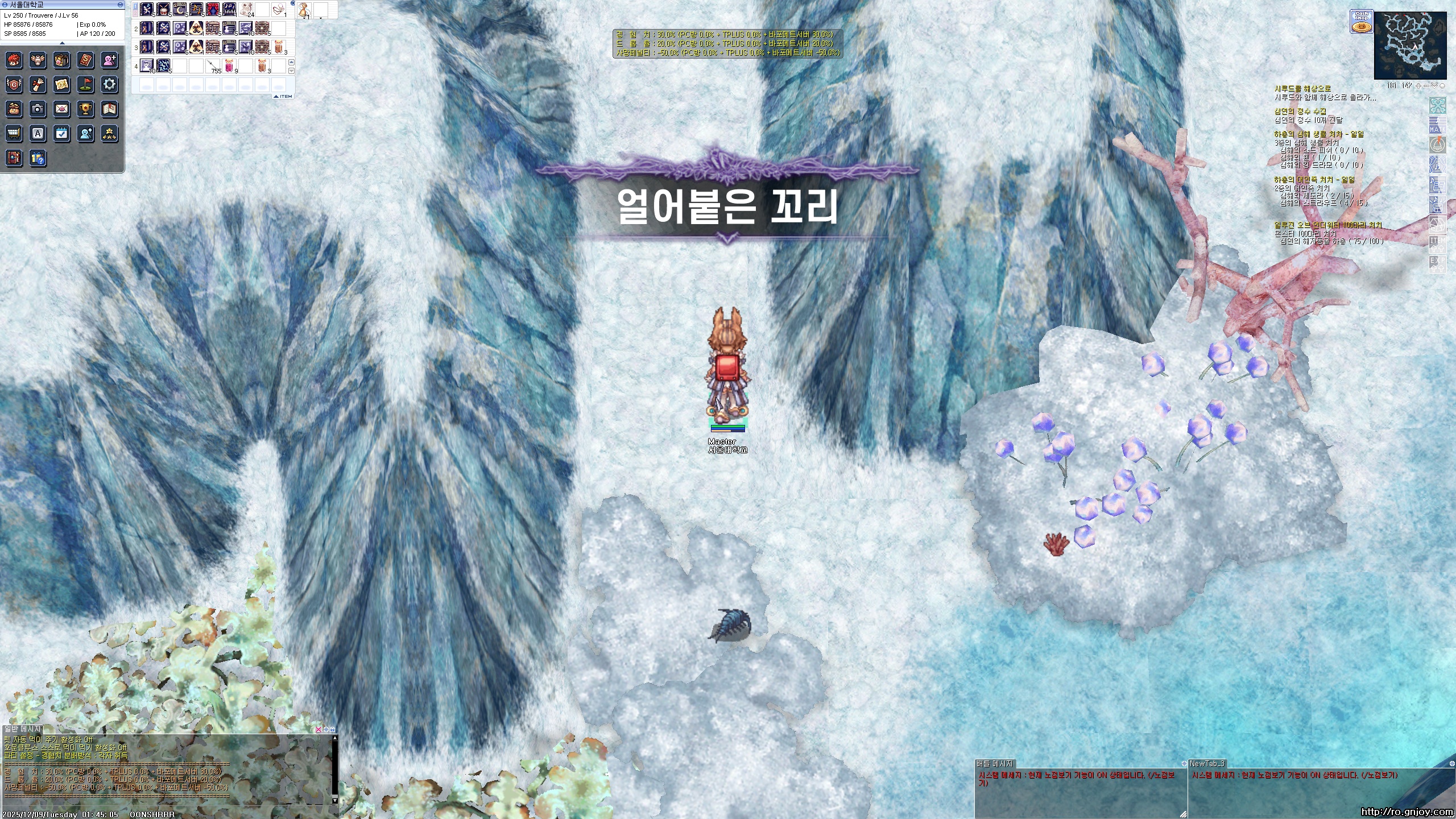Open the Zeny money bag window
Image resolution: width=1456 pixels, height=819 pixels.
[14, 109]
